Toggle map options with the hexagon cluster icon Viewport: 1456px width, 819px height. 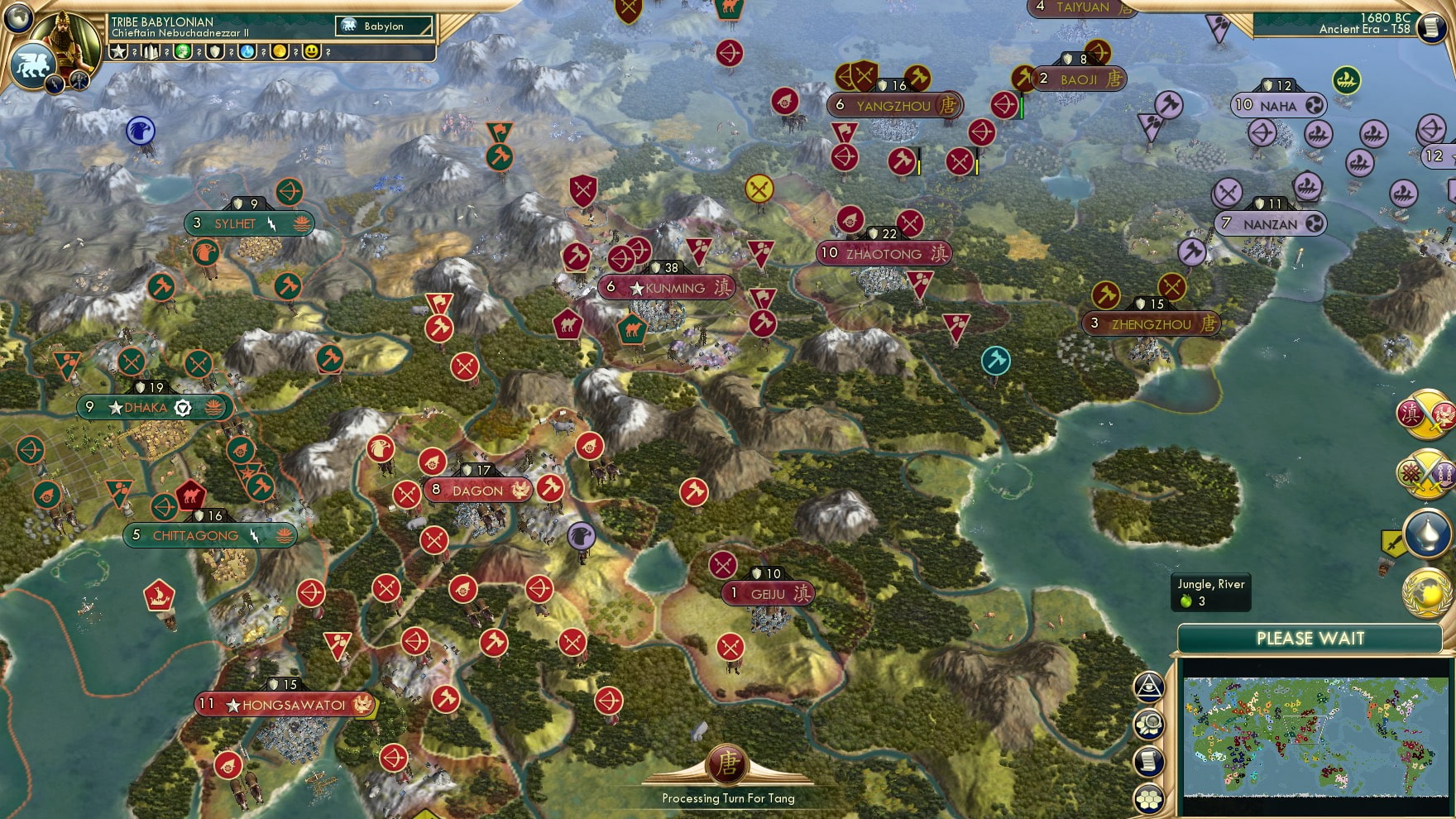1147,797
